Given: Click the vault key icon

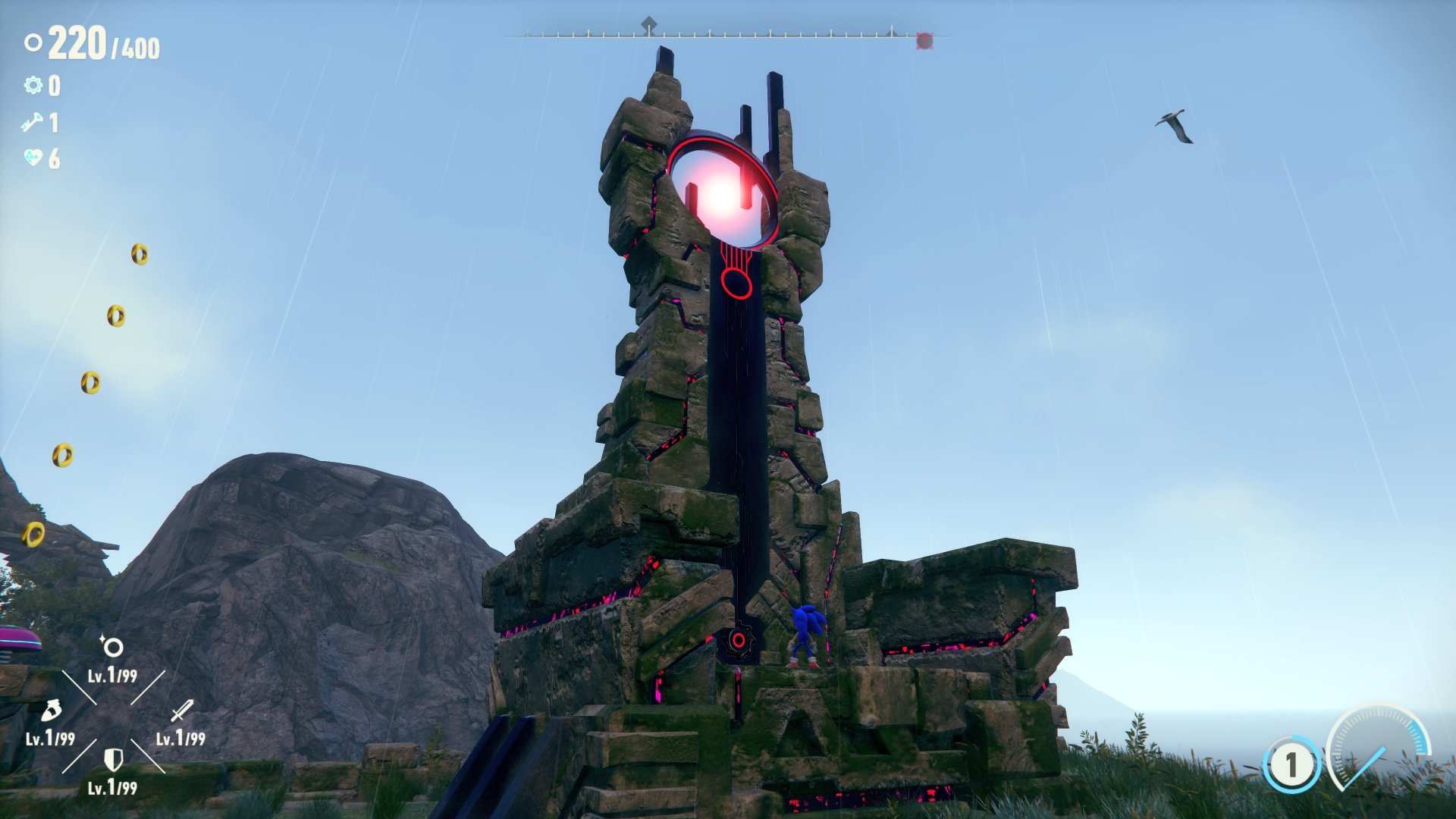Looking at the screenshot, I should 33,122.
